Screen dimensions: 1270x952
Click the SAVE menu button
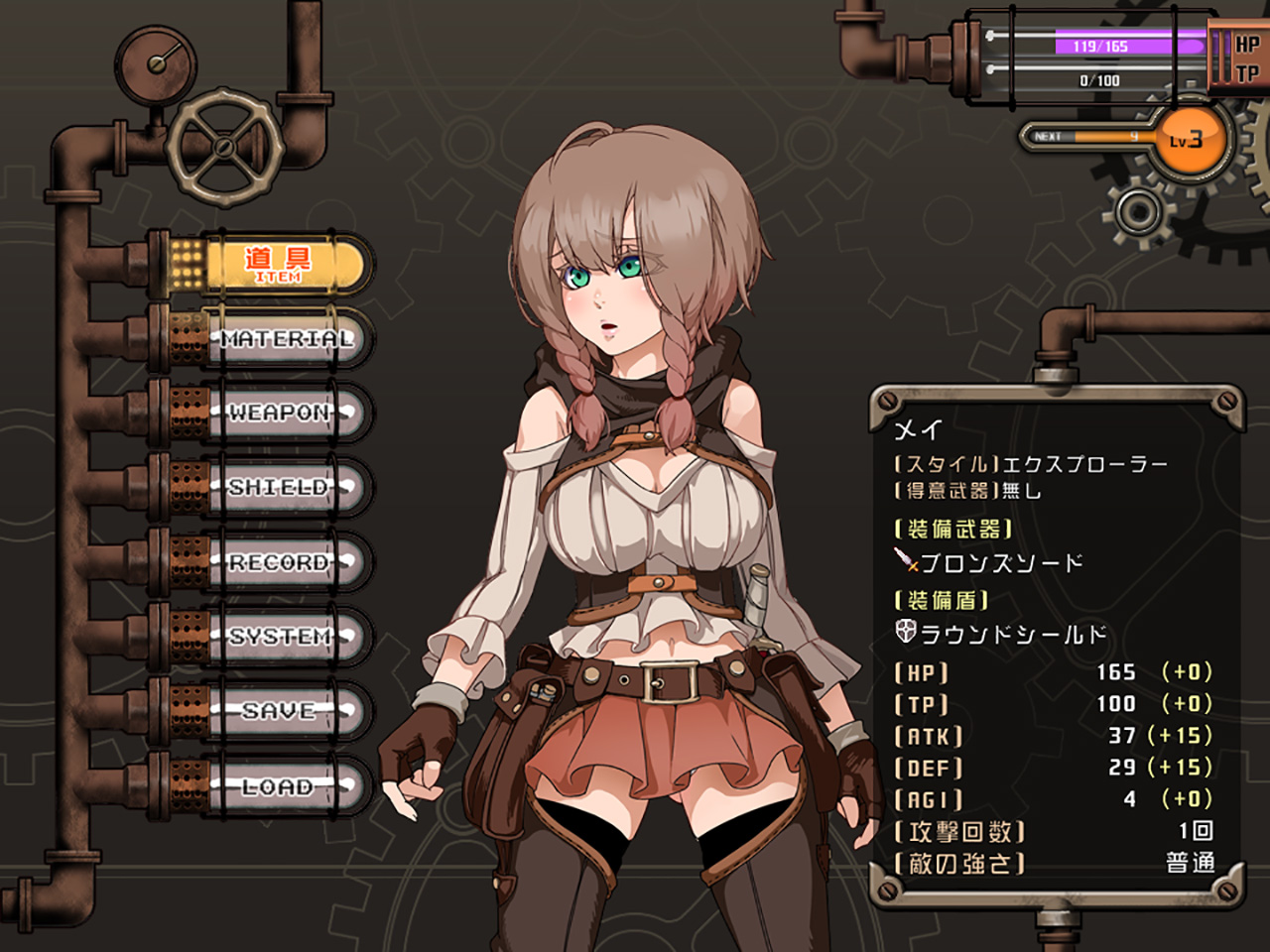[280, 711]
